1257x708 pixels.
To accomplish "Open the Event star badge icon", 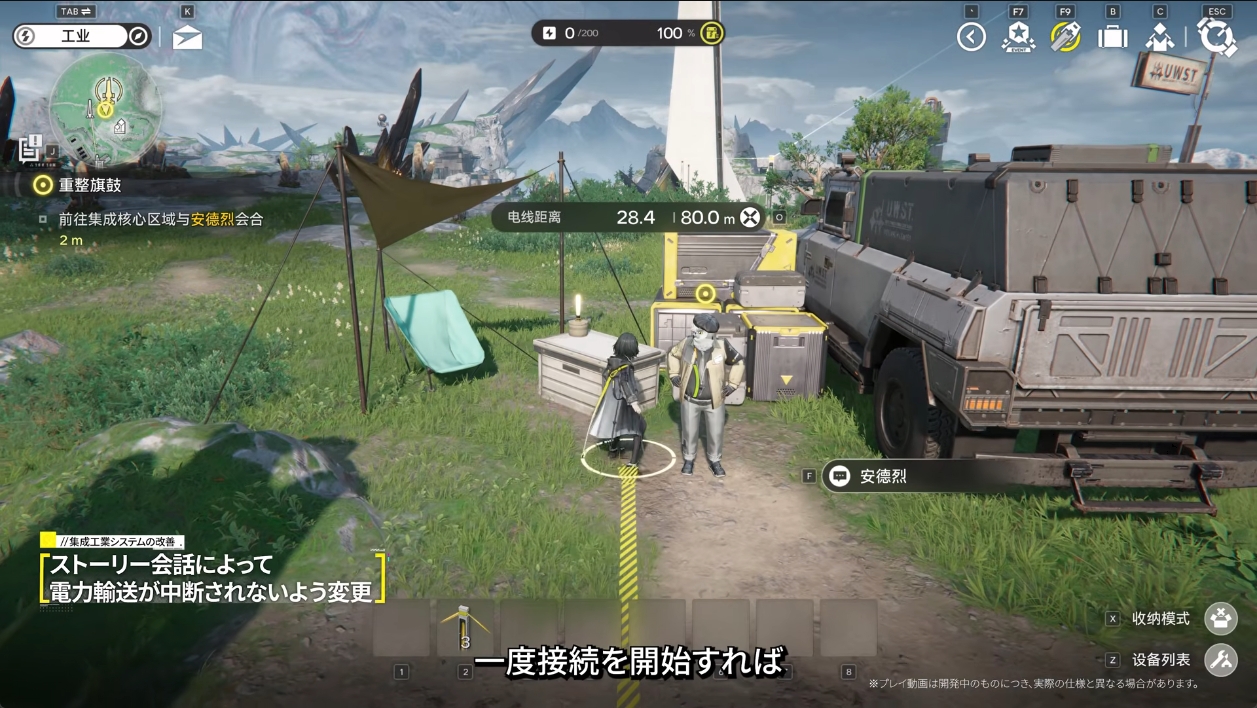I will [x=1018, y=37].
